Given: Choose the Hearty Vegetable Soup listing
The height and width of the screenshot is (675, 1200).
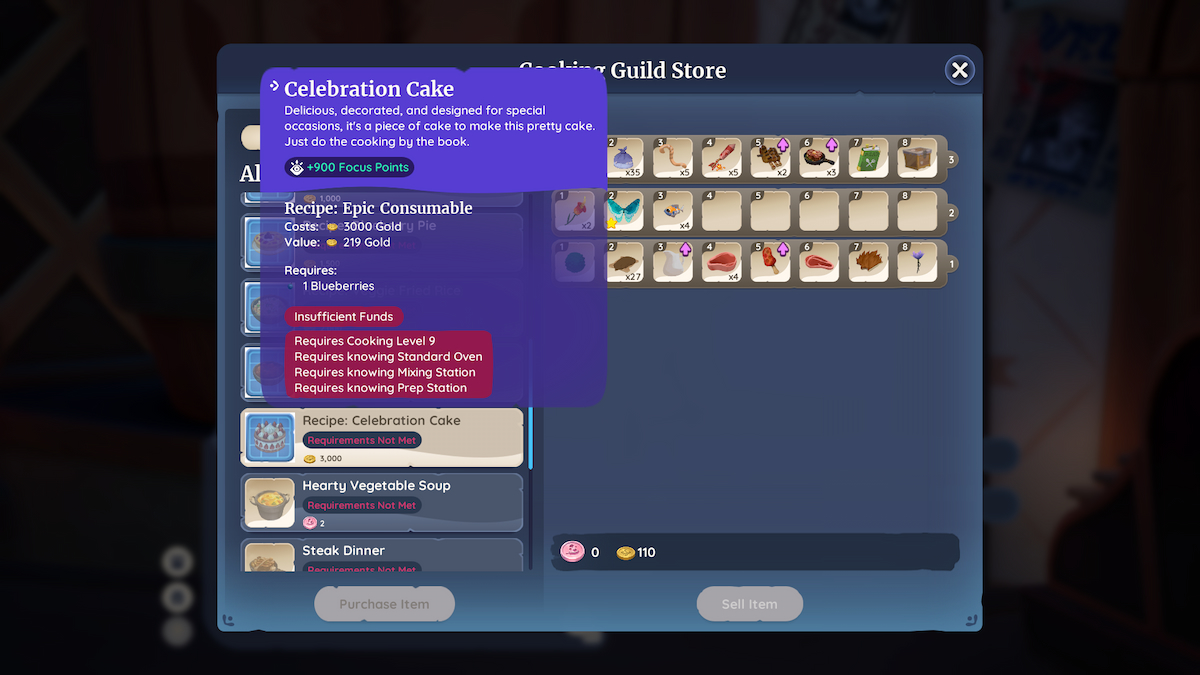Looking at the screenshot, I should point(382,503).
